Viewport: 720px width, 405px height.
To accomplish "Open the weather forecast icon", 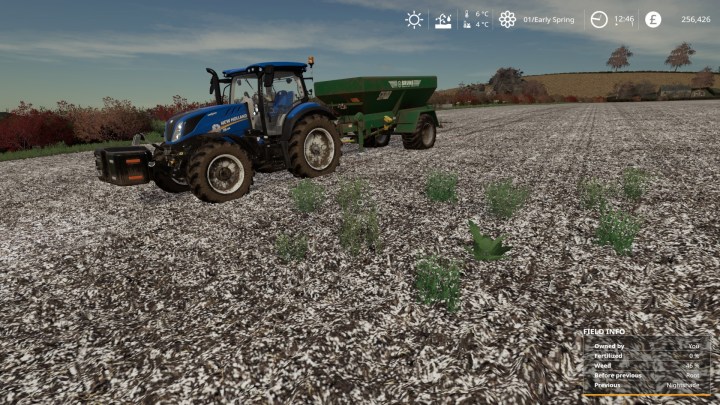I will tap(443, 19).
